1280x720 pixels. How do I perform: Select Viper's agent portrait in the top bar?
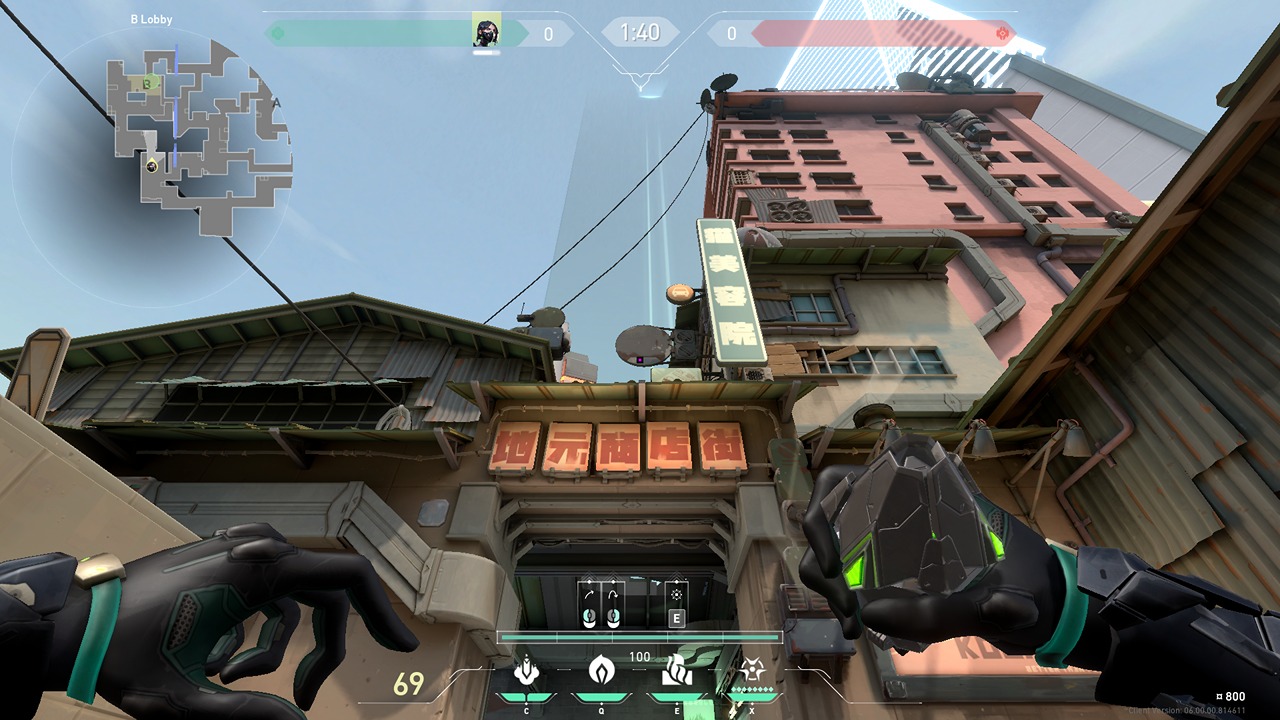click(487, 33)
